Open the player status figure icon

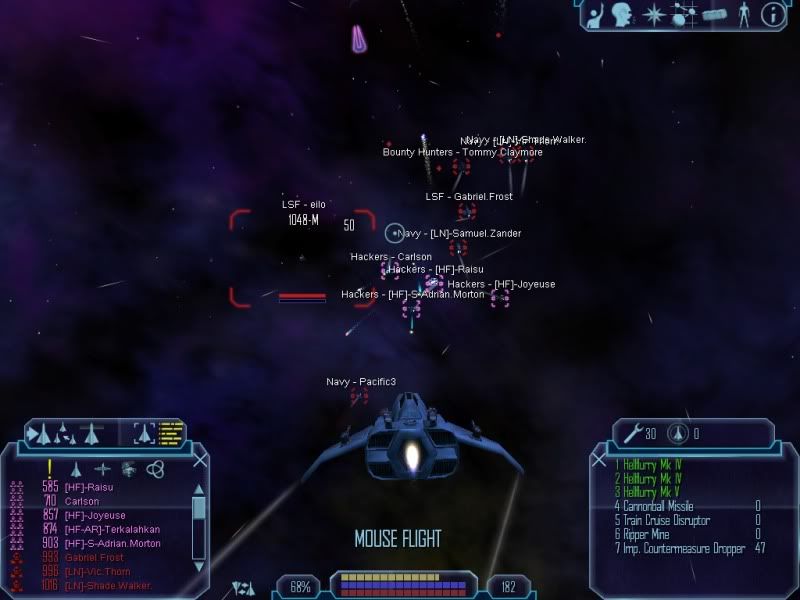[743, 14]
